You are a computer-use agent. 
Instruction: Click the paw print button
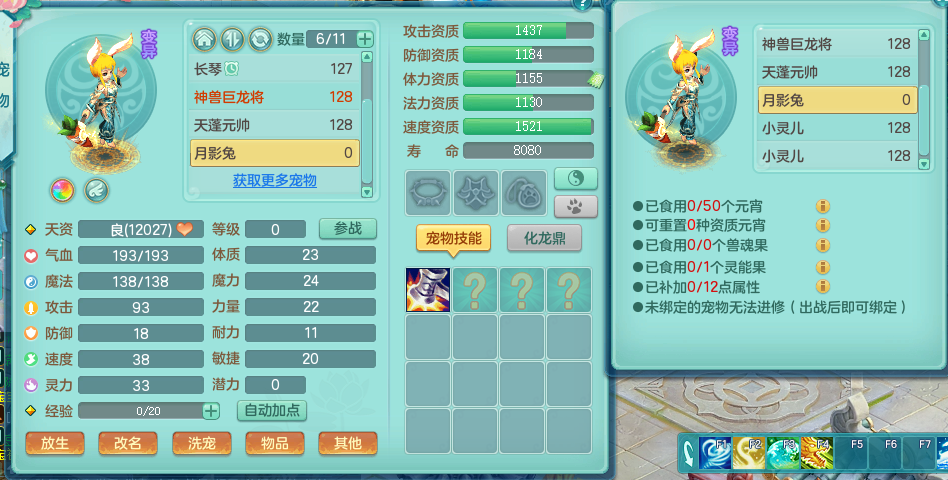coord(575,206)
